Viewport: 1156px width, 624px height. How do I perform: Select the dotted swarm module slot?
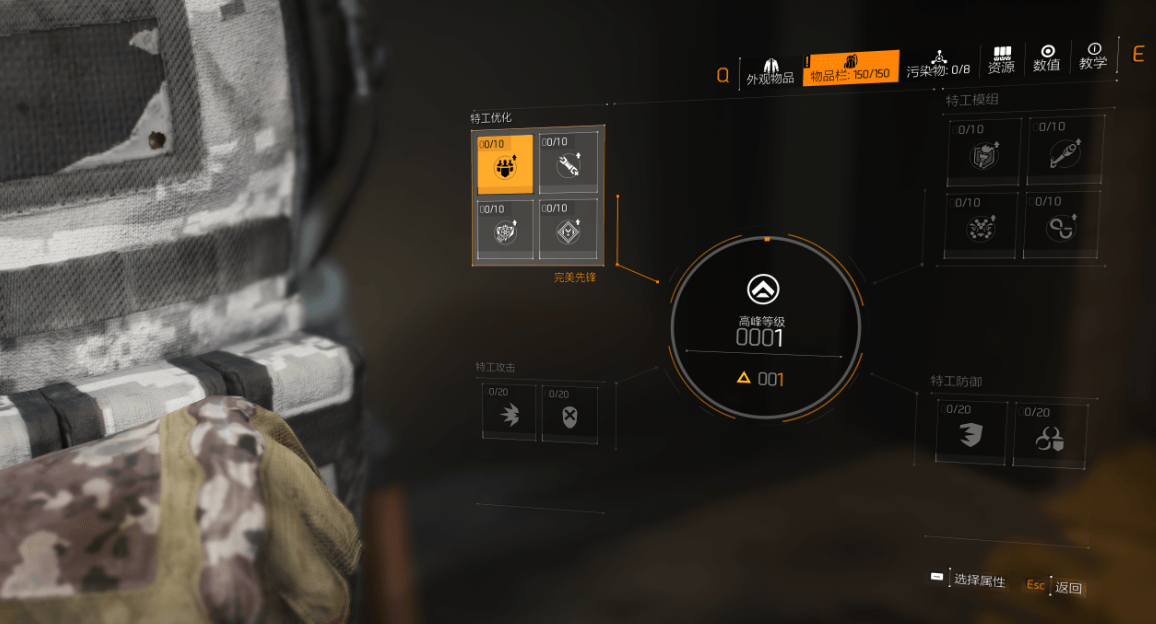point(982,226)
